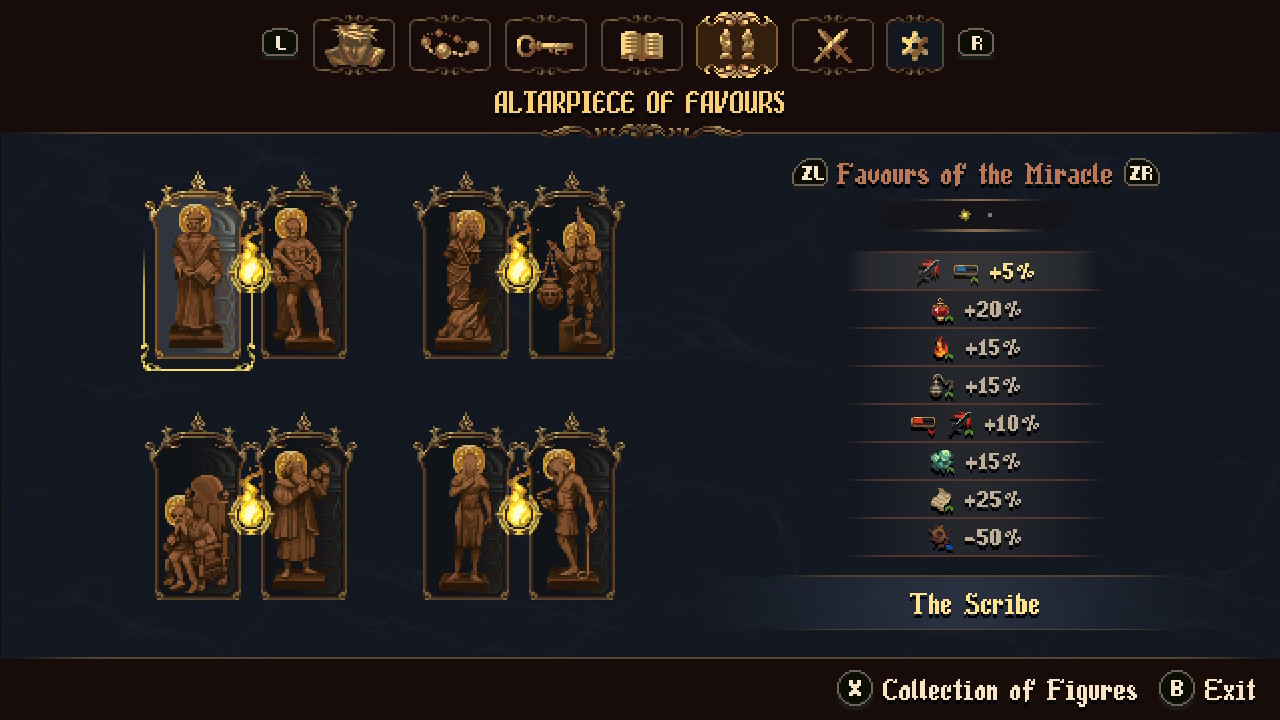Viewport: 1280px width, 720px height.
Task: Select the Scribe figure holding a book
Action: (x=198, y=275)
